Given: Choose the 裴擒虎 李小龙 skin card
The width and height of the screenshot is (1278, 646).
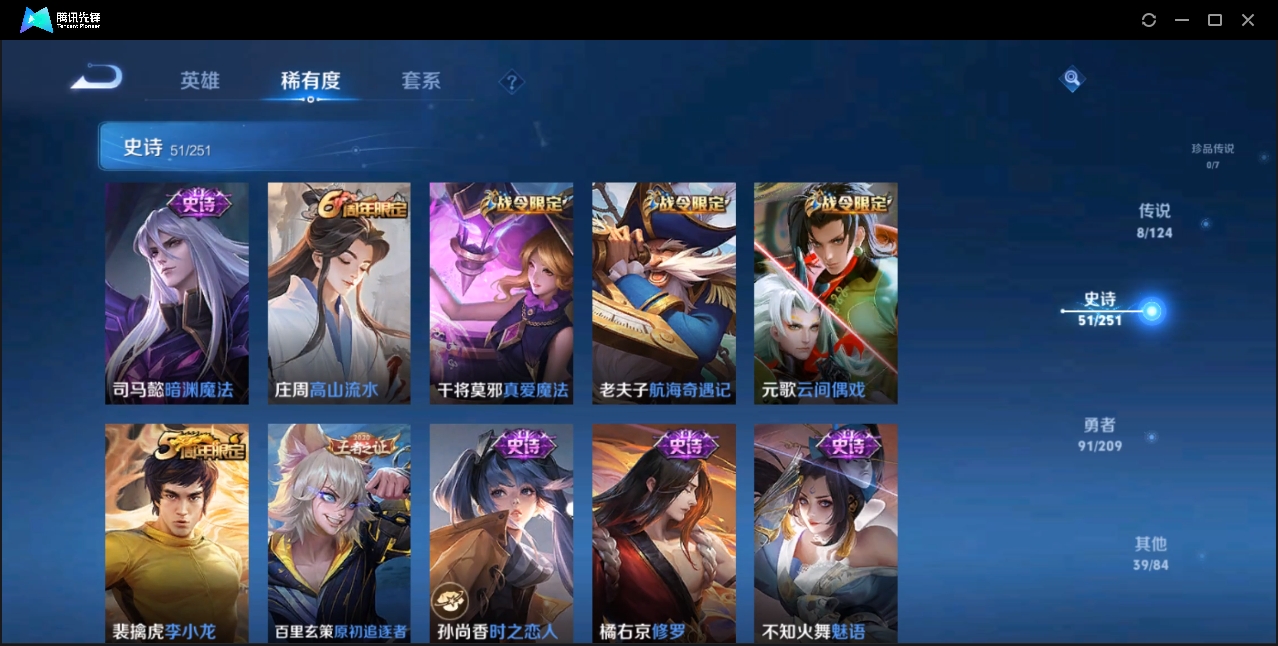Looking at the screenshot, I should pos(177,532).
